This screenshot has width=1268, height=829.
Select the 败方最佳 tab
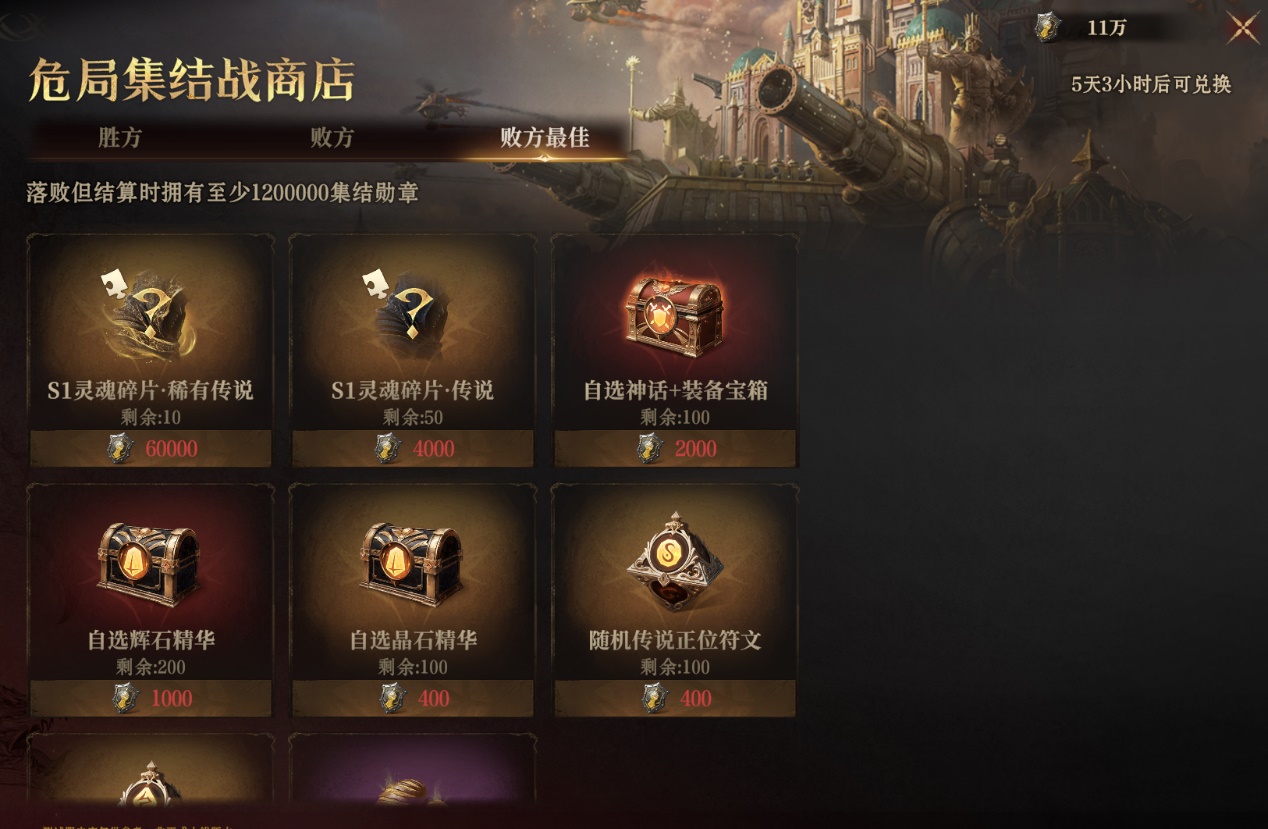pyautogui.click(x=544, y=138)
